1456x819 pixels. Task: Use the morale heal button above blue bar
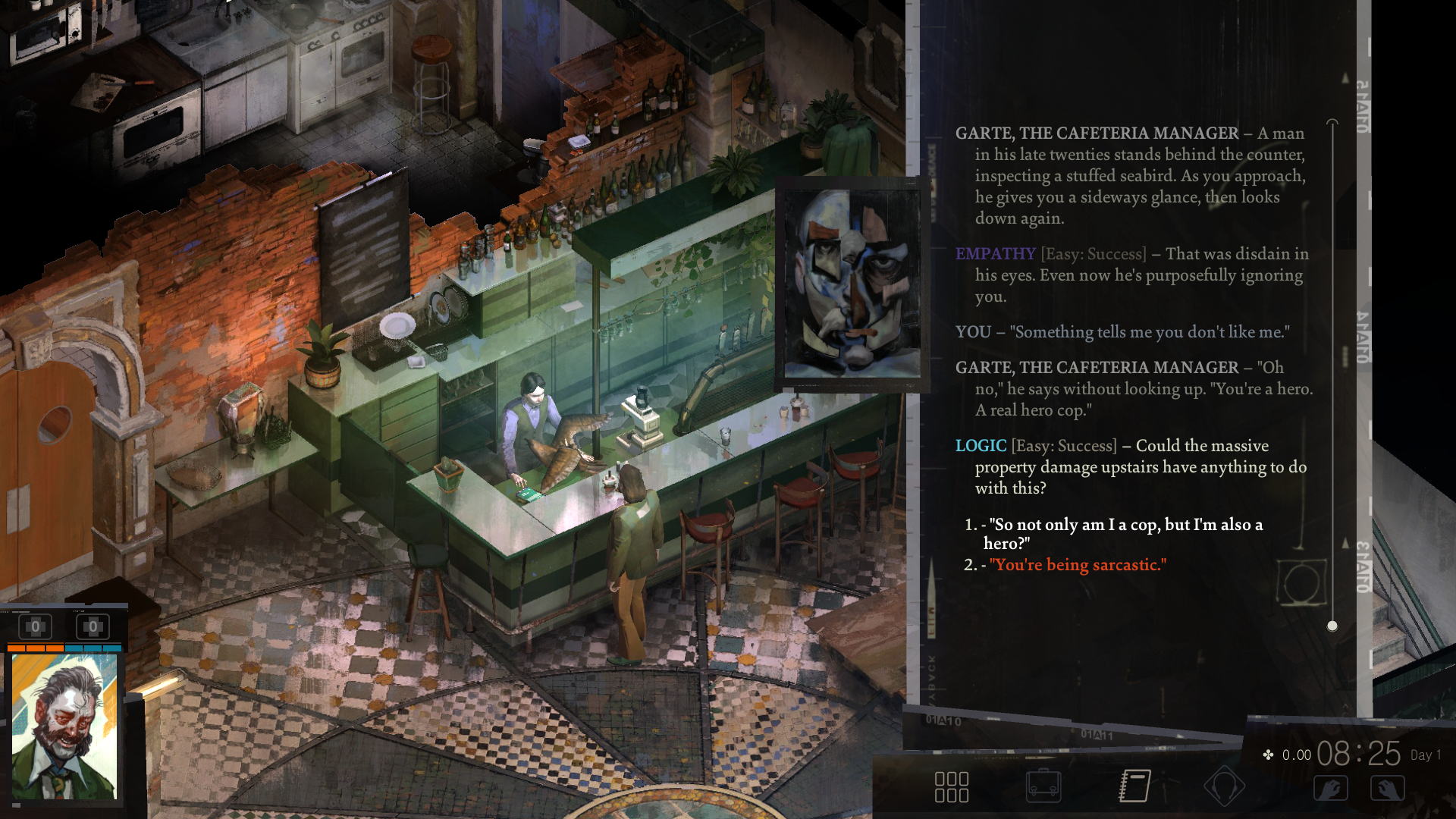point(93,627)
